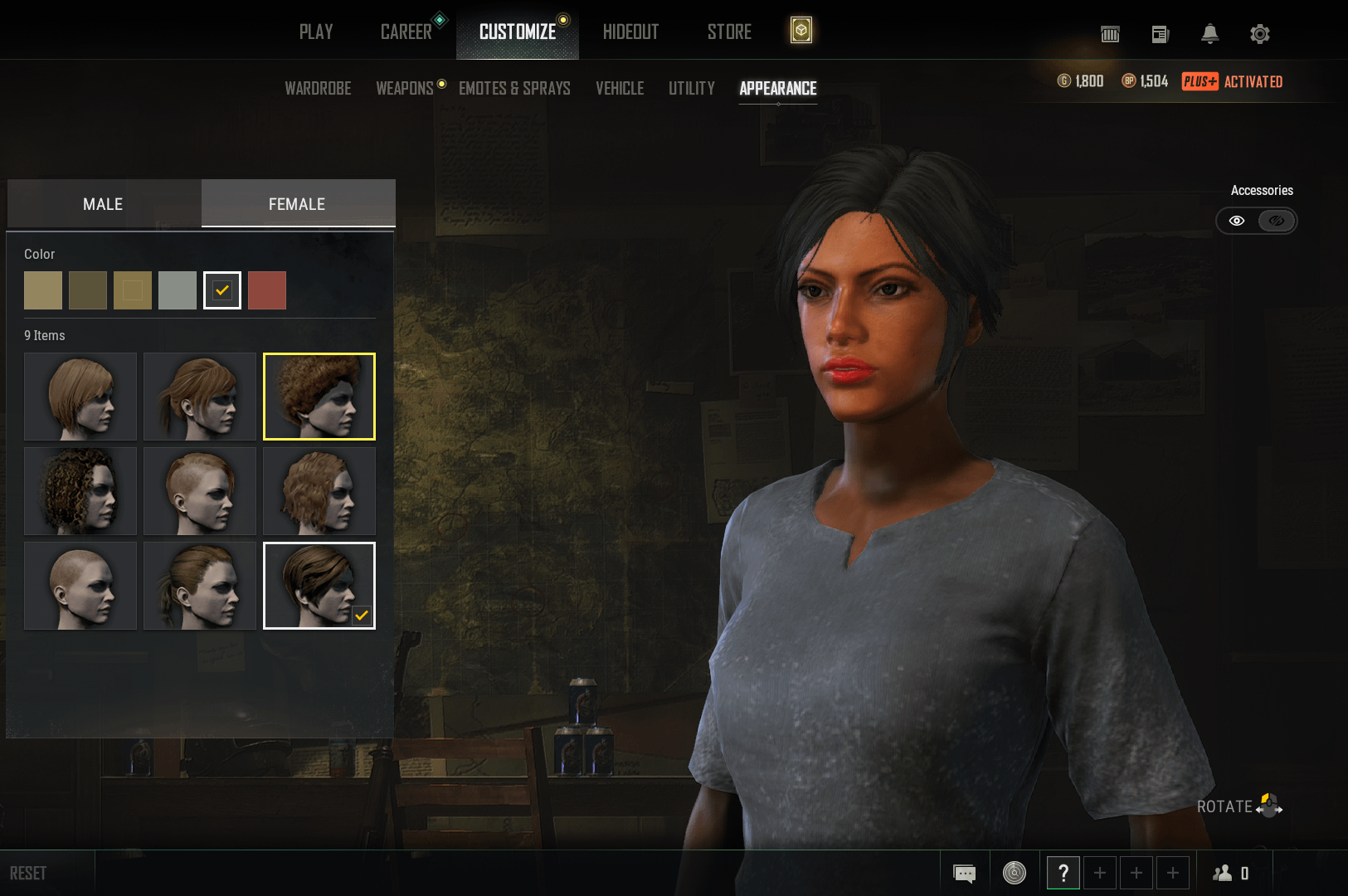Select the Male gender tab

pyautogui.click(x=103, y=204)
